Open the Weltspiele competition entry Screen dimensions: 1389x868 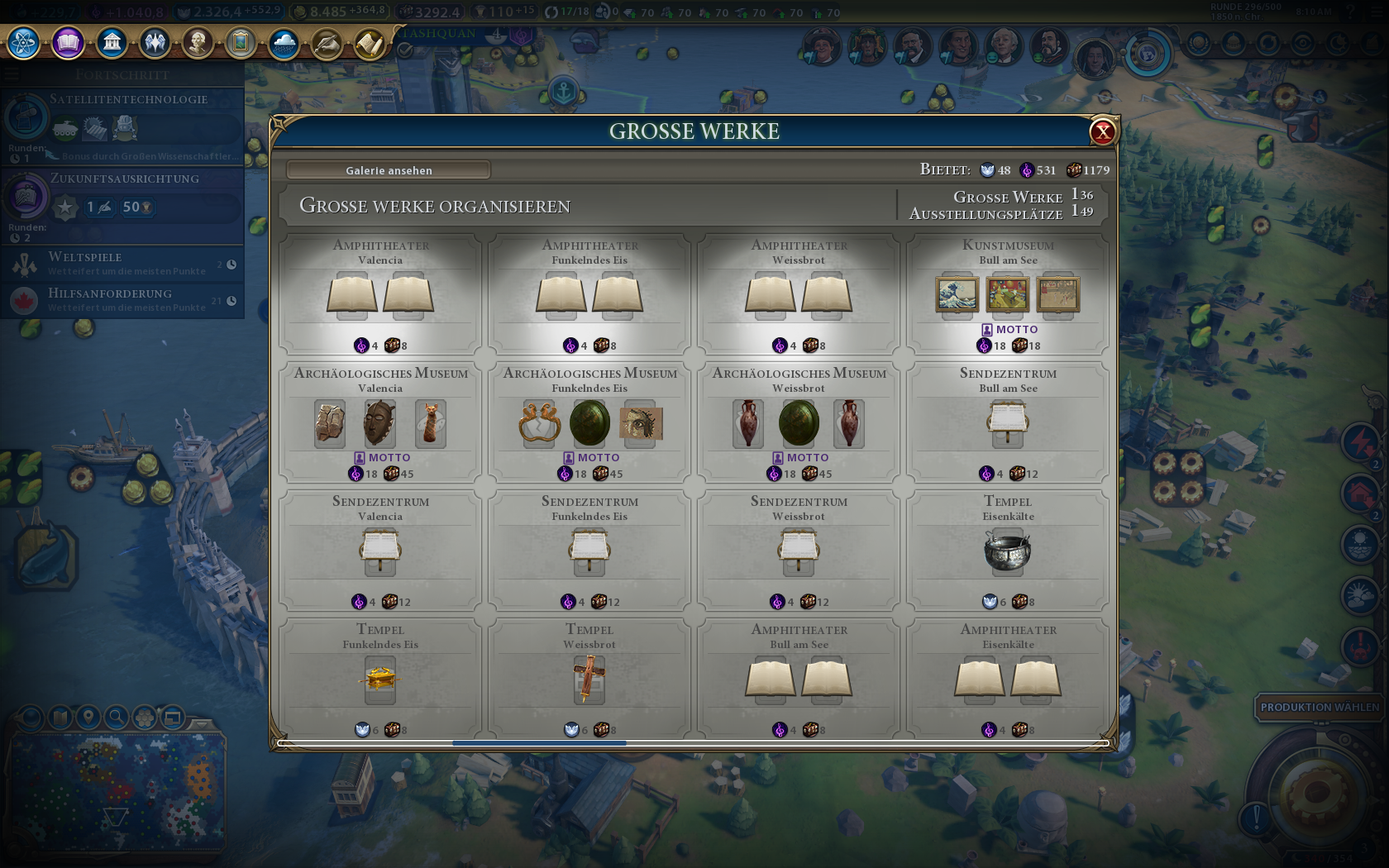122,263
